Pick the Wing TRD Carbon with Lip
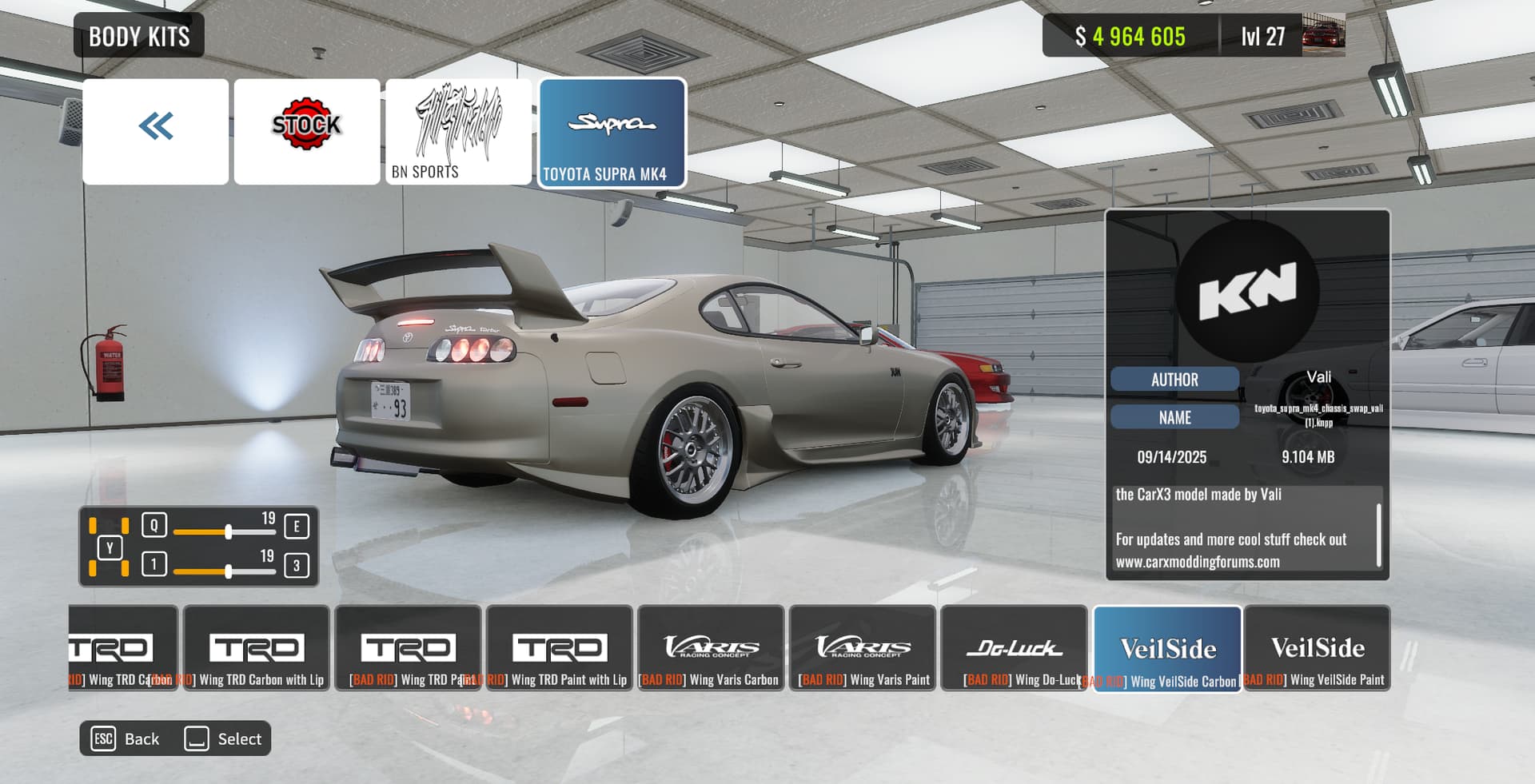 pos(256,648)
